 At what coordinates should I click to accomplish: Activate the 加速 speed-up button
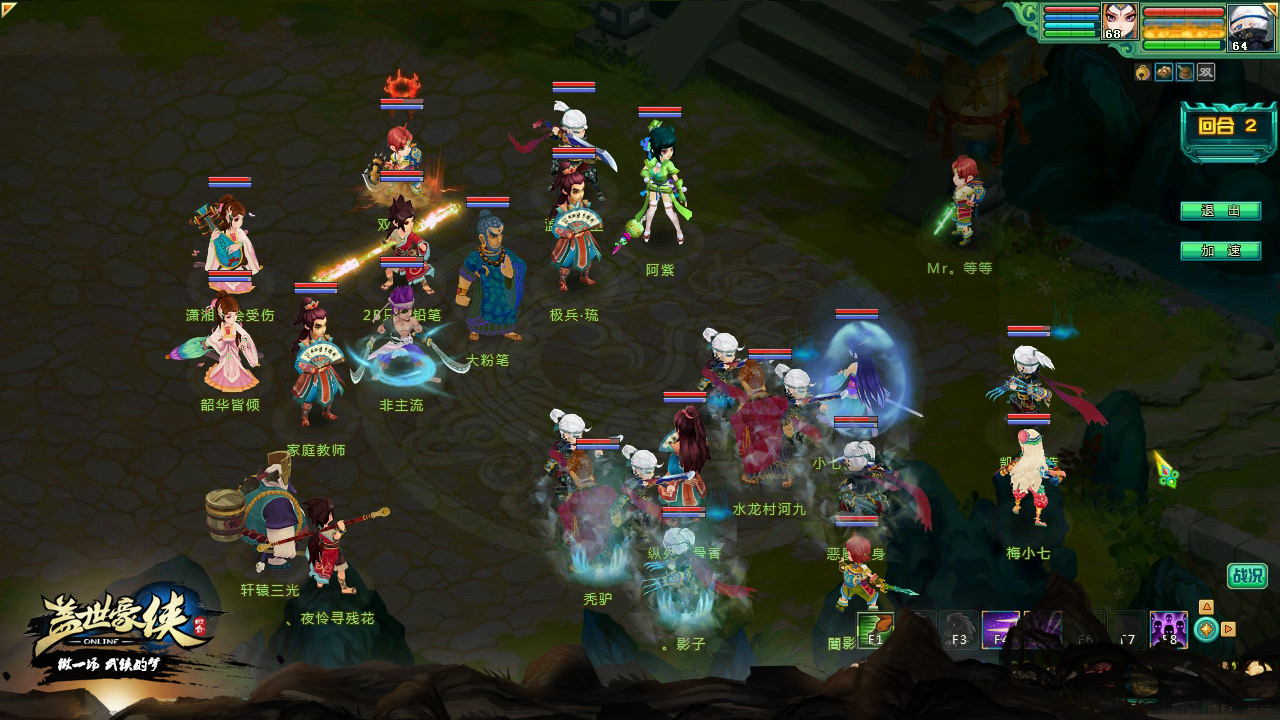click(x=1220, y=251)
